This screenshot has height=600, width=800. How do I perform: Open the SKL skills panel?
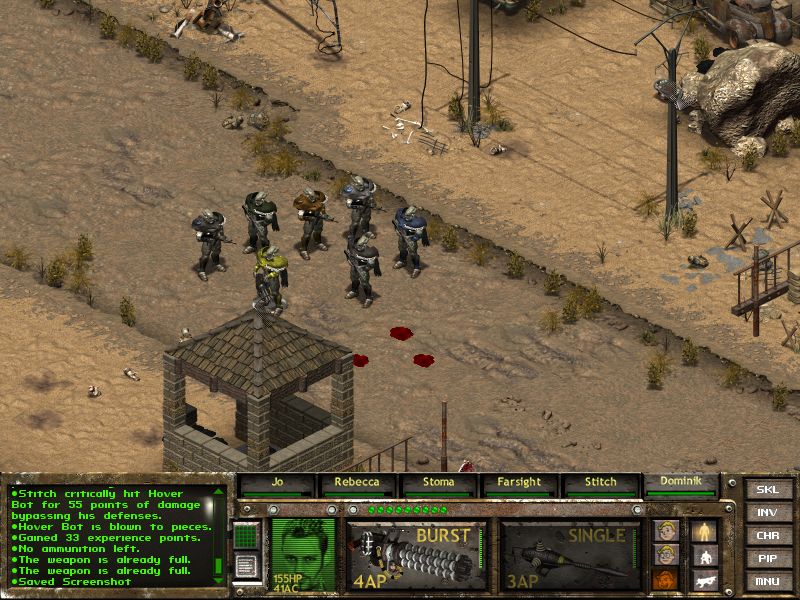point(768,490)
